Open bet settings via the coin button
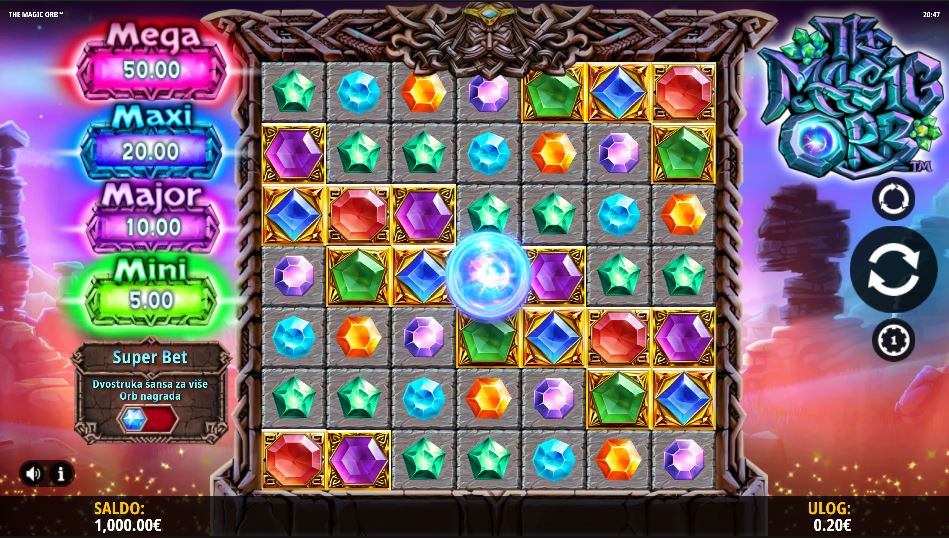Screen dimensions: 949x538 click(893, 340)
